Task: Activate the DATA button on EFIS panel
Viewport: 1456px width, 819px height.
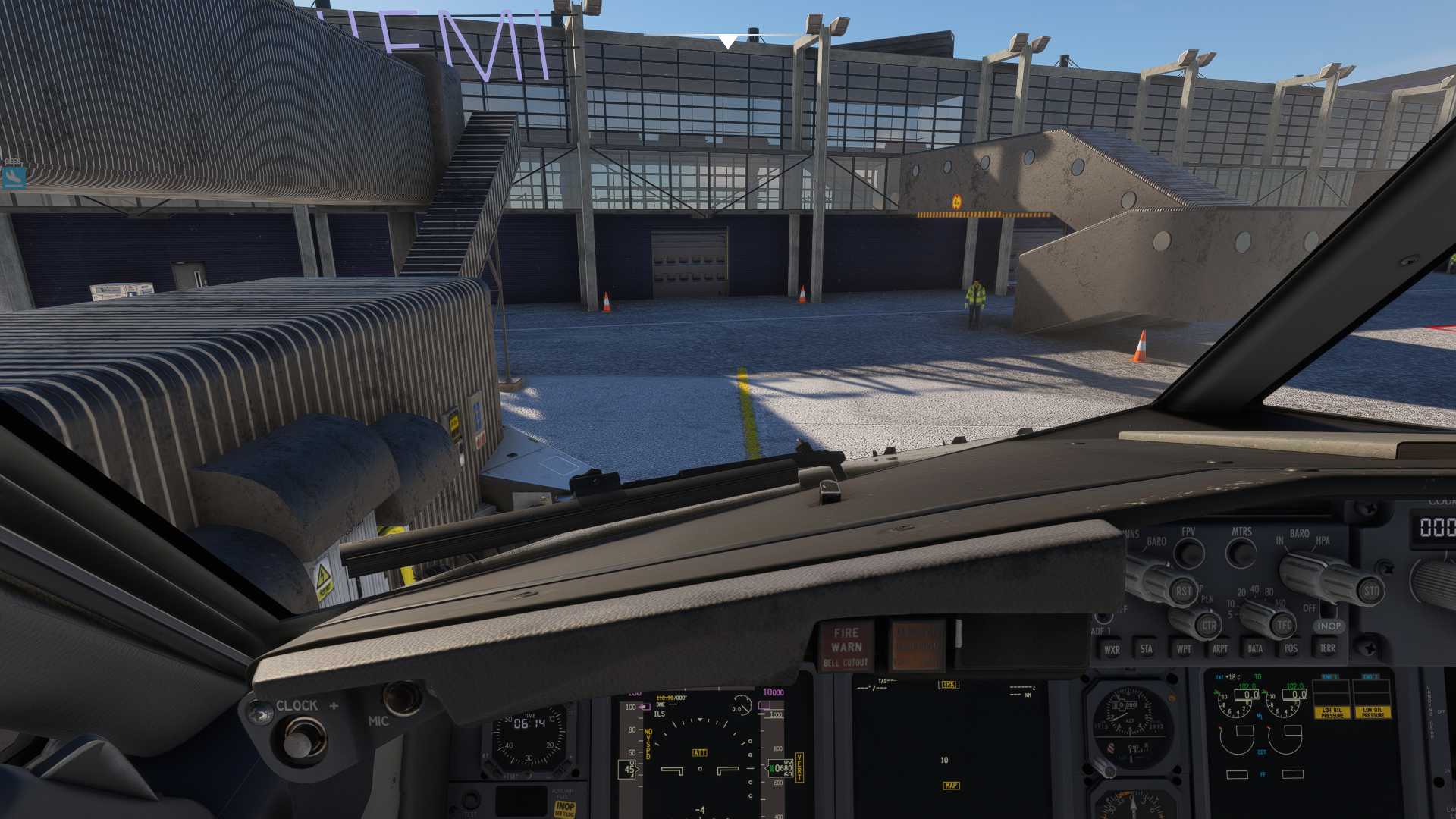Action: pos(1255,649)
